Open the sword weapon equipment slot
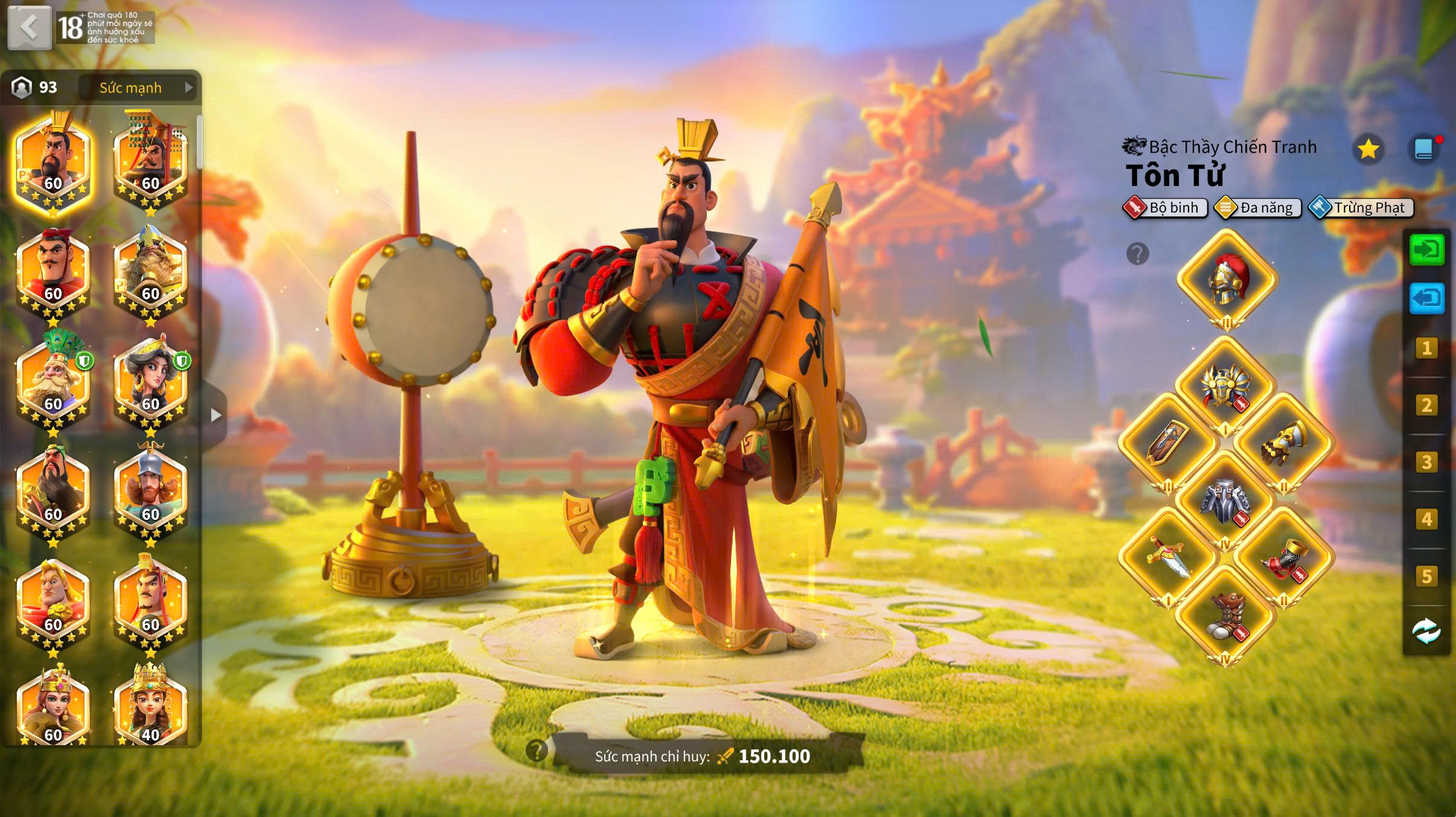Screen dimensions: 1456x817 click(1168, 557)
